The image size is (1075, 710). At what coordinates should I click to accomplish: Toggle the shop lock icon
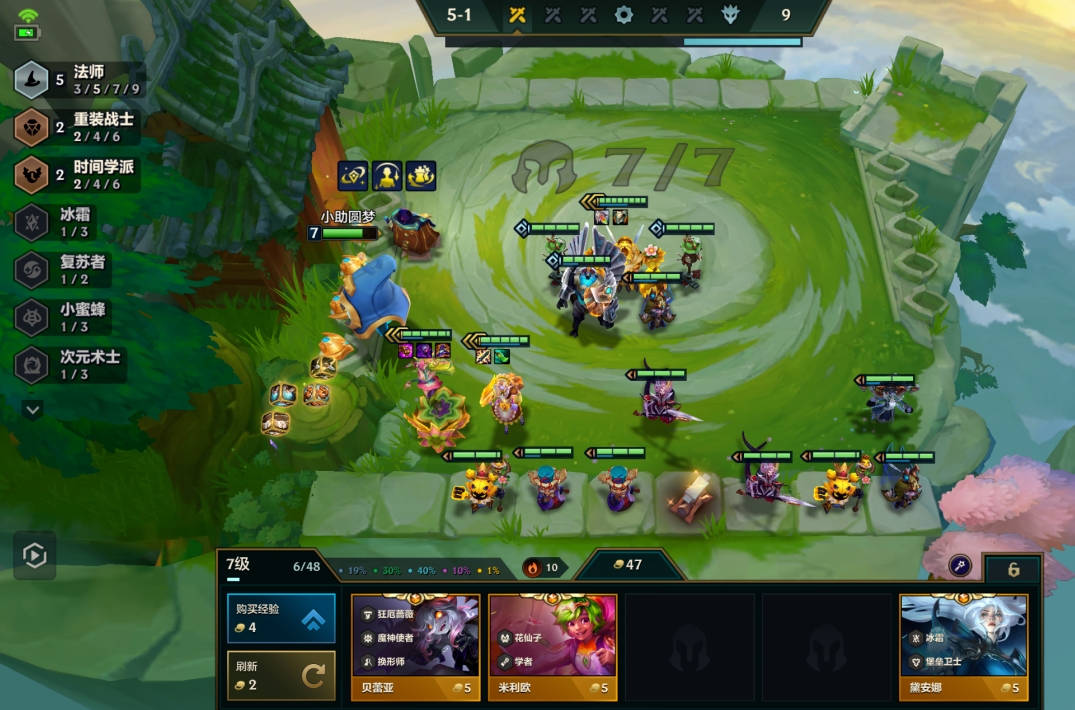1013,569
